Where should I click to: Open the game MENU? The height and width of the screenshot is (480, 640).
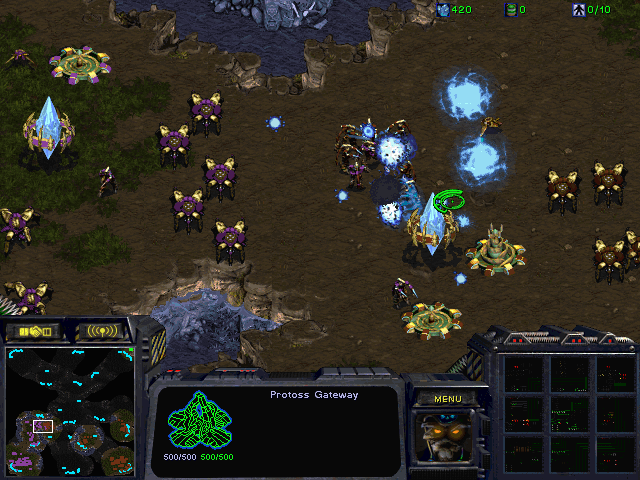coord(446,398)
